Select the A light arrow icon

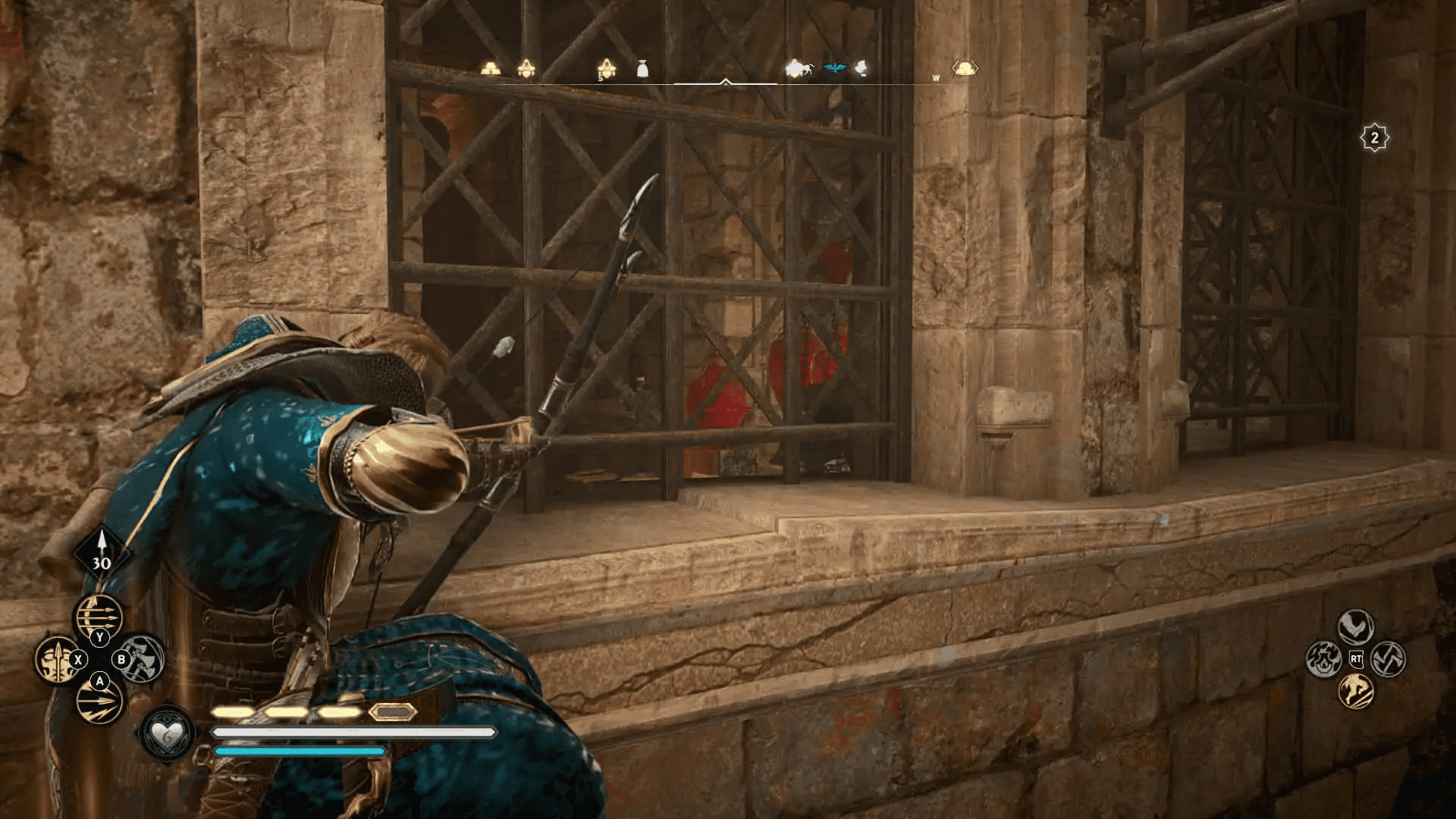pos(99,701)
